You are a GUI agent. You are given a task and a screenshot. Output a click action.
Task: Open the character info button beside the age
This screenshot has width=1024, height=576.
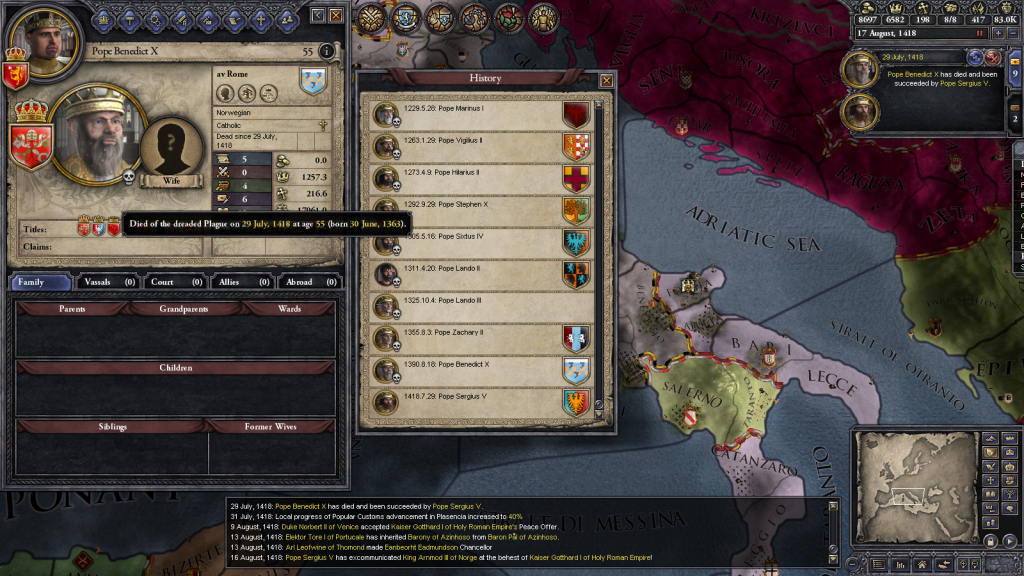[x=327, y=51]
